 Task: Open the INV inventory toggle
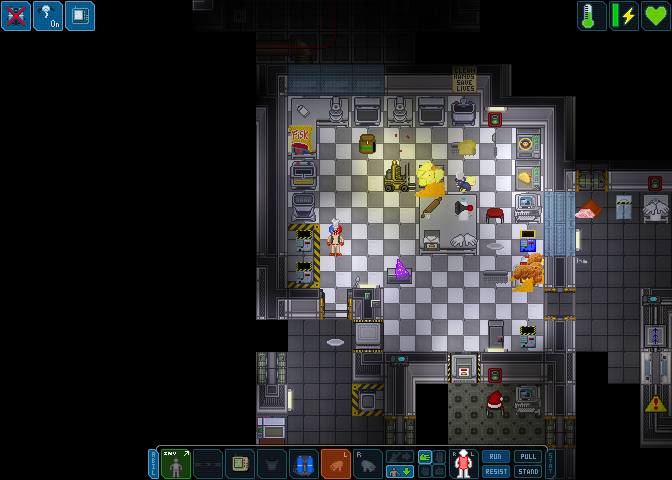click(x=176, y=464)
